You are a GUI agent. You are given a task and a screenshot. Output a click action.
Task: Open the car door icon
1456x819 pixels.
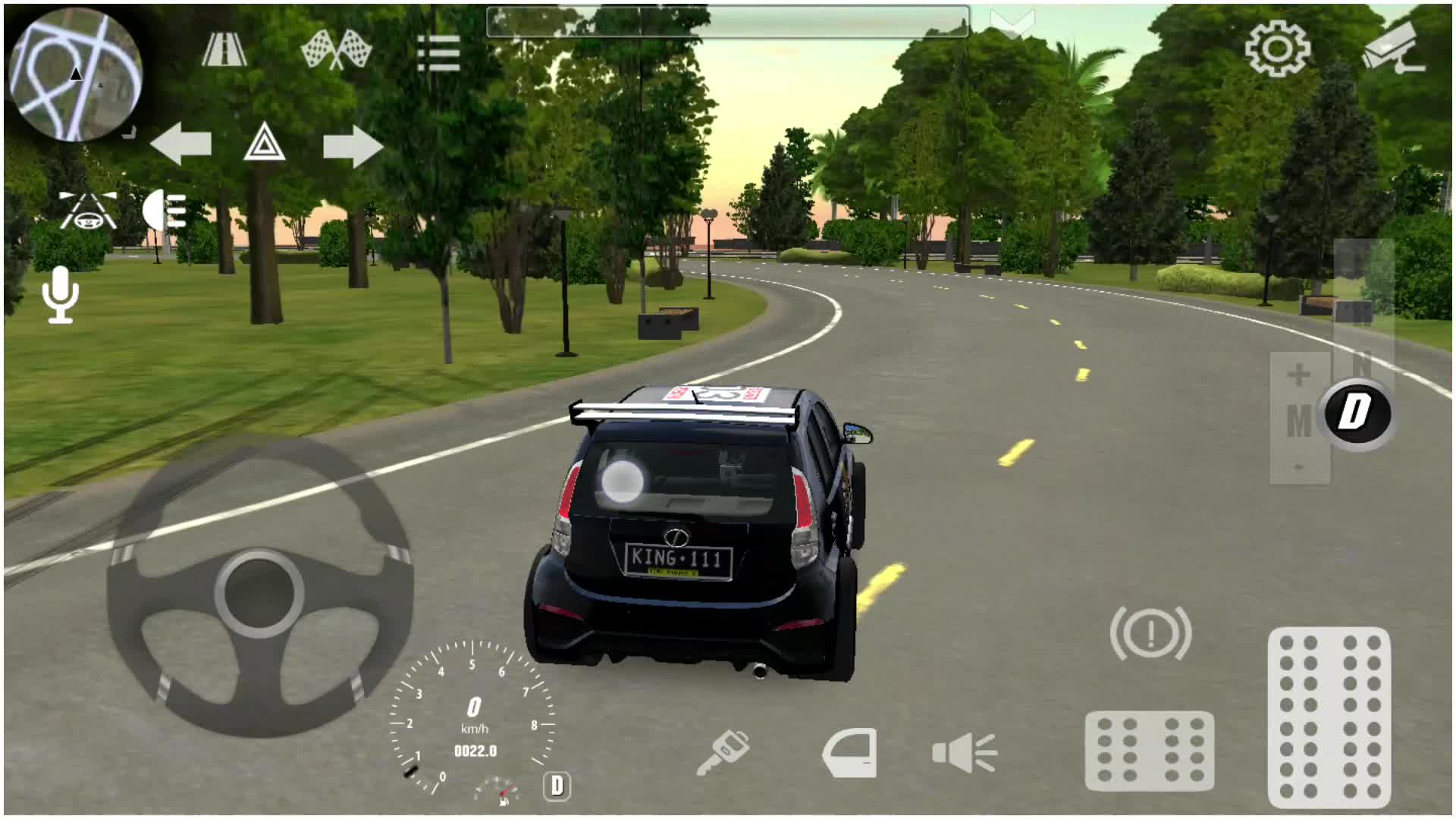[x=850, y=752]
